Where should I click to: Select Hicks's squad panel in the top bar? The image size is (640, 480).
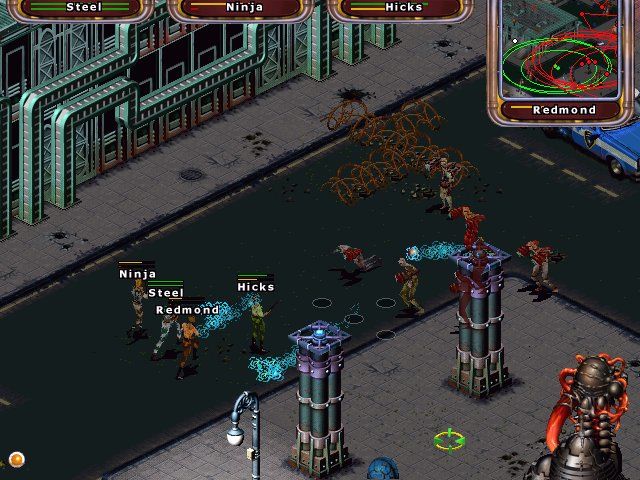pos(403,8)
